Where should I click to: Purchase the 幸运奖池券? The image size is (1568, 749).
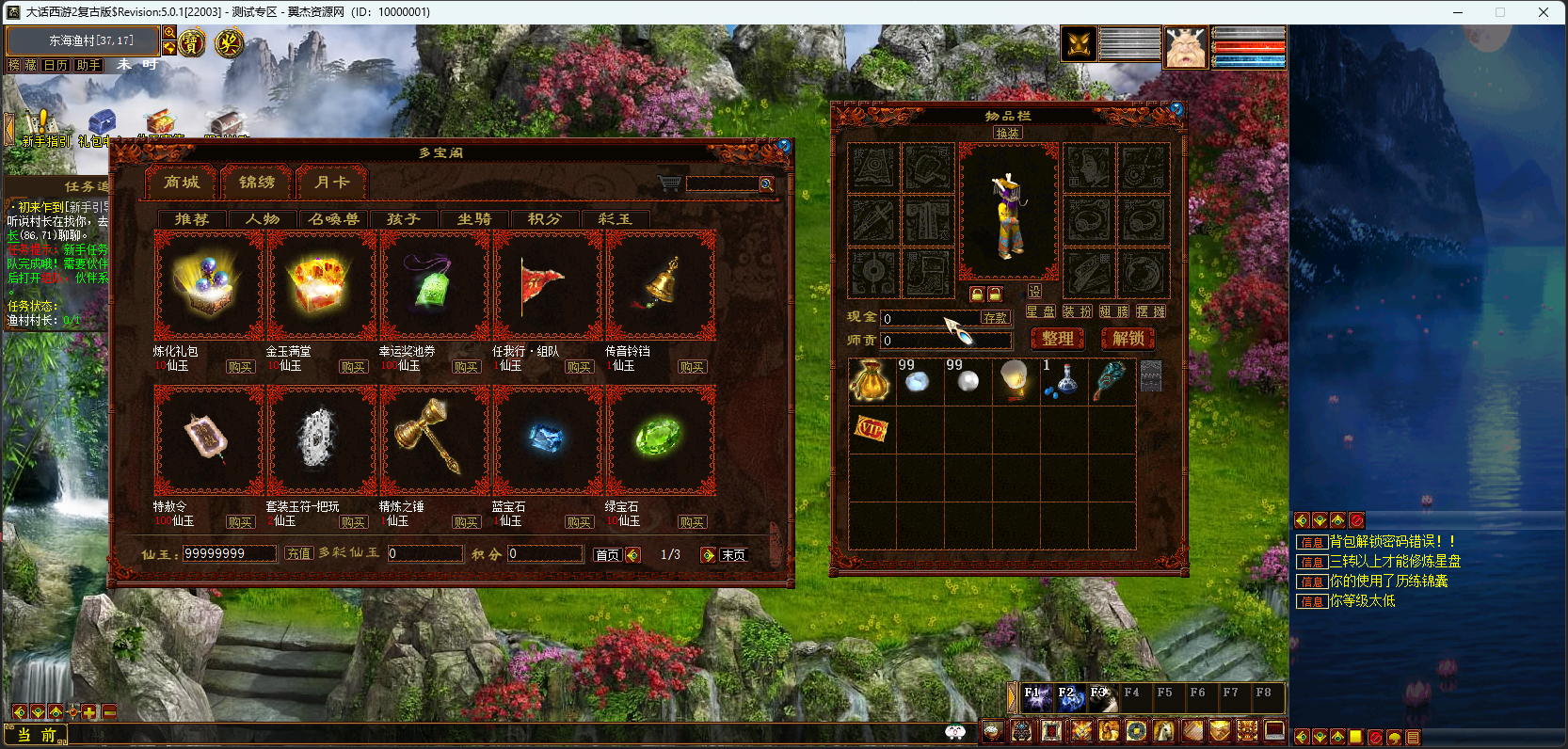(466, 367)
